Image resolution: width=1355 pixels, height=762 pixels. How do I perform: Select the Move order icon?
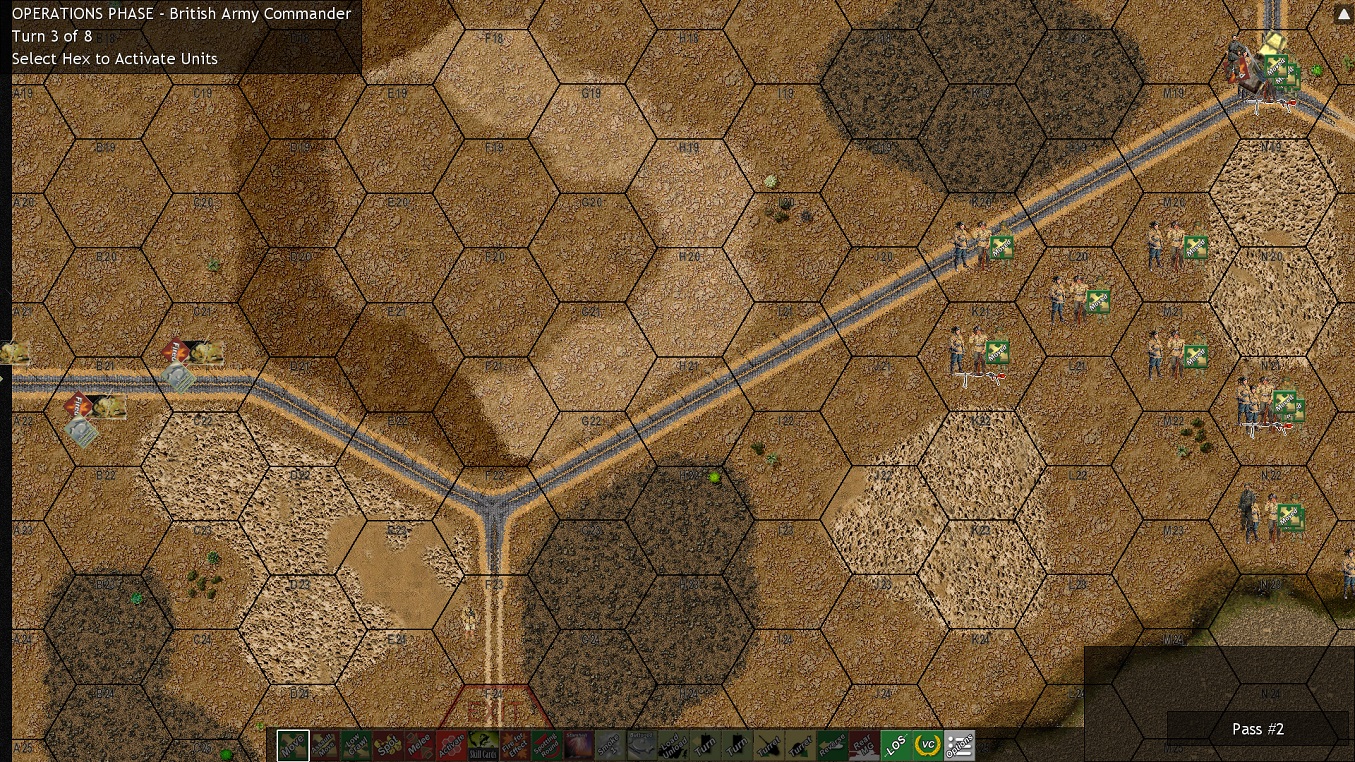pyautogui.click(x=291, y=745)
